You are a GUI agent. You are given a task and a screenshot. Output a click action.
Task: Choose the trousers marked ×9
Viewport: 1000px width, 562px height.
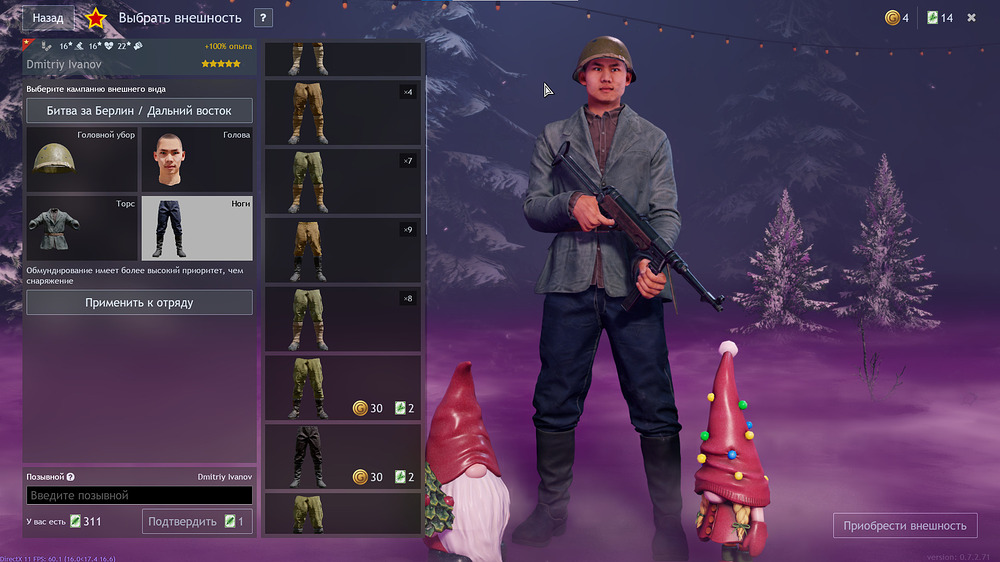pyautogui.click(x=342, y=250)
